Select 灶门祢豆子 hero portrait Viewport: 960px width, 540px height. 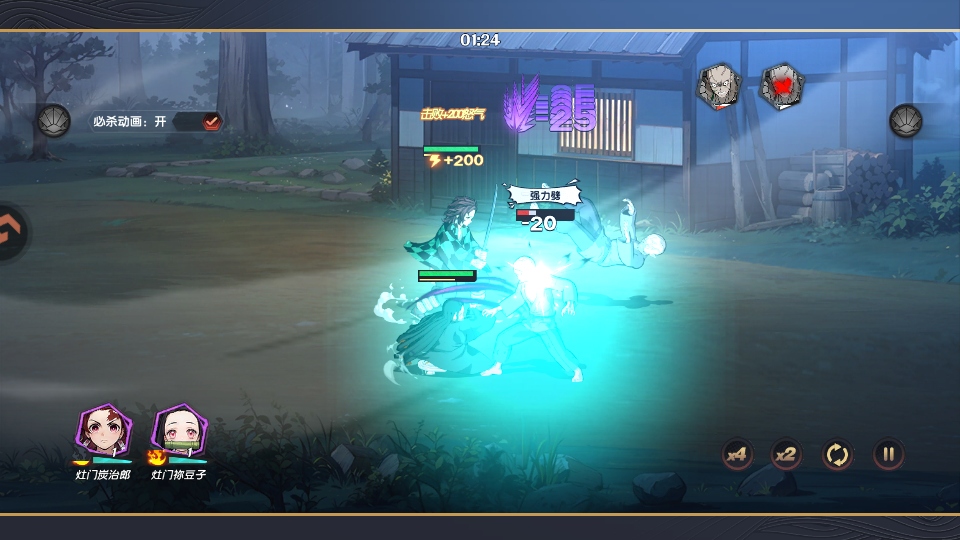[x=179, y=431]
